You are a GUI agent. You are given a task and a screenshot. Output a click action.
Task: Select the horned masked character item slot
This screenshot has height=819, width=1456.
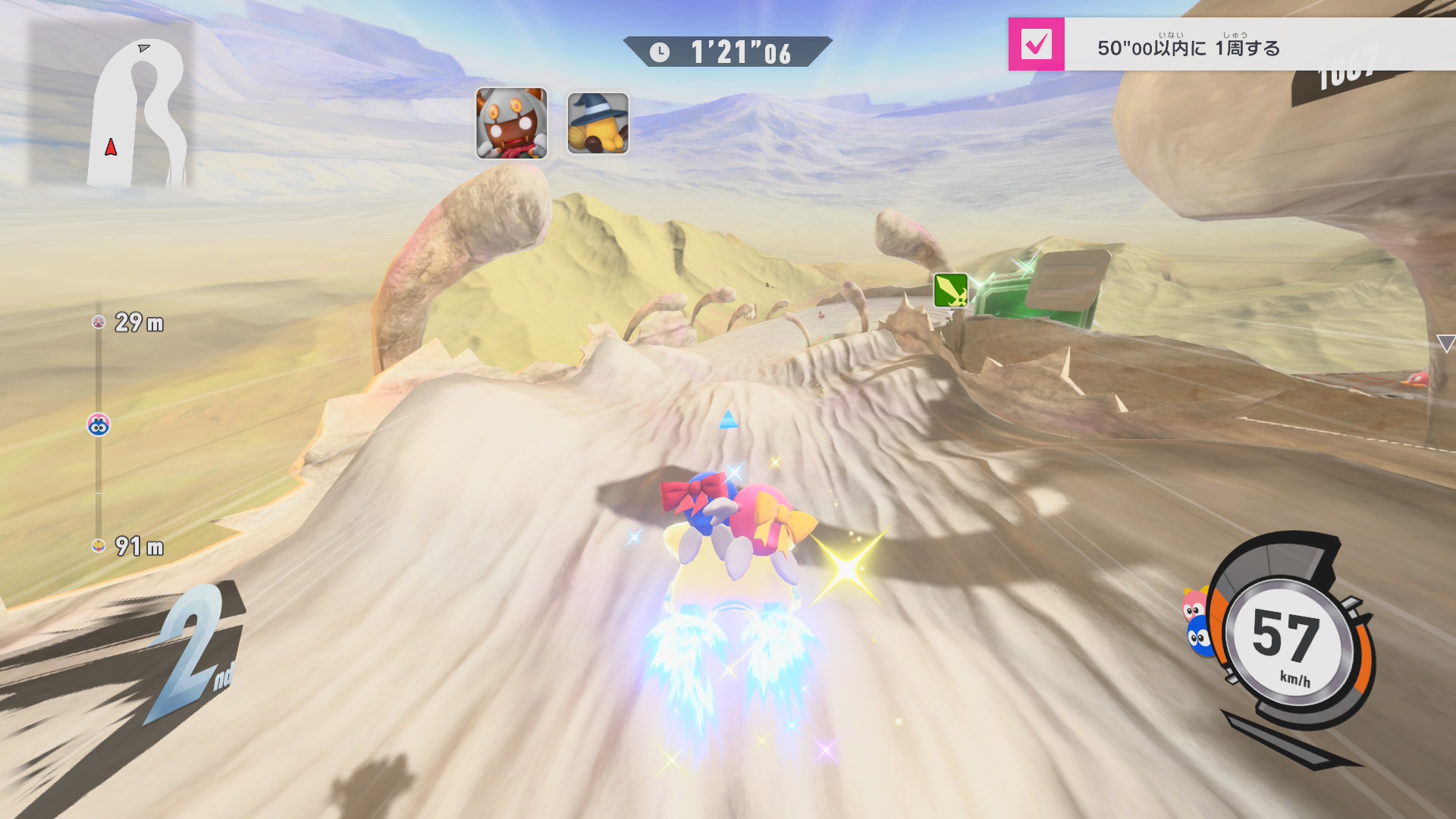pyautogui.click(x=511, y=124)
